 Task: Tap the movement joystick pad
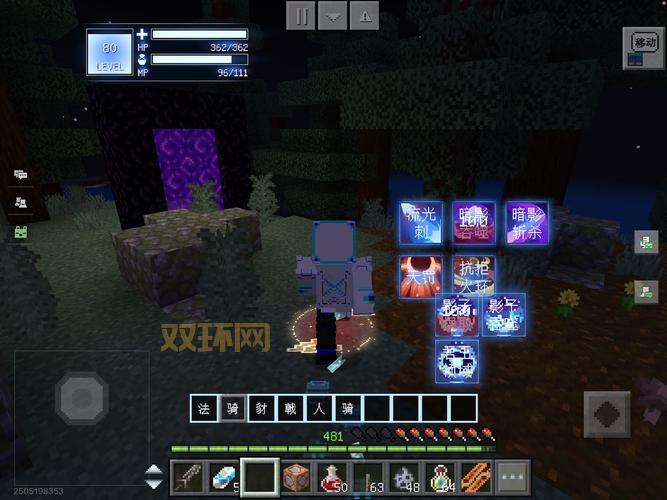[82, 399]
